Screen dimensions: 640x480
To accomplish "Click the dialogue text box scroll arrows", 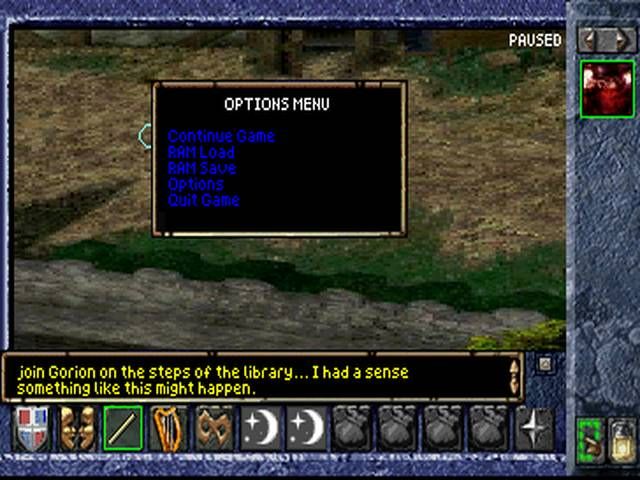I will coord(514,375).
